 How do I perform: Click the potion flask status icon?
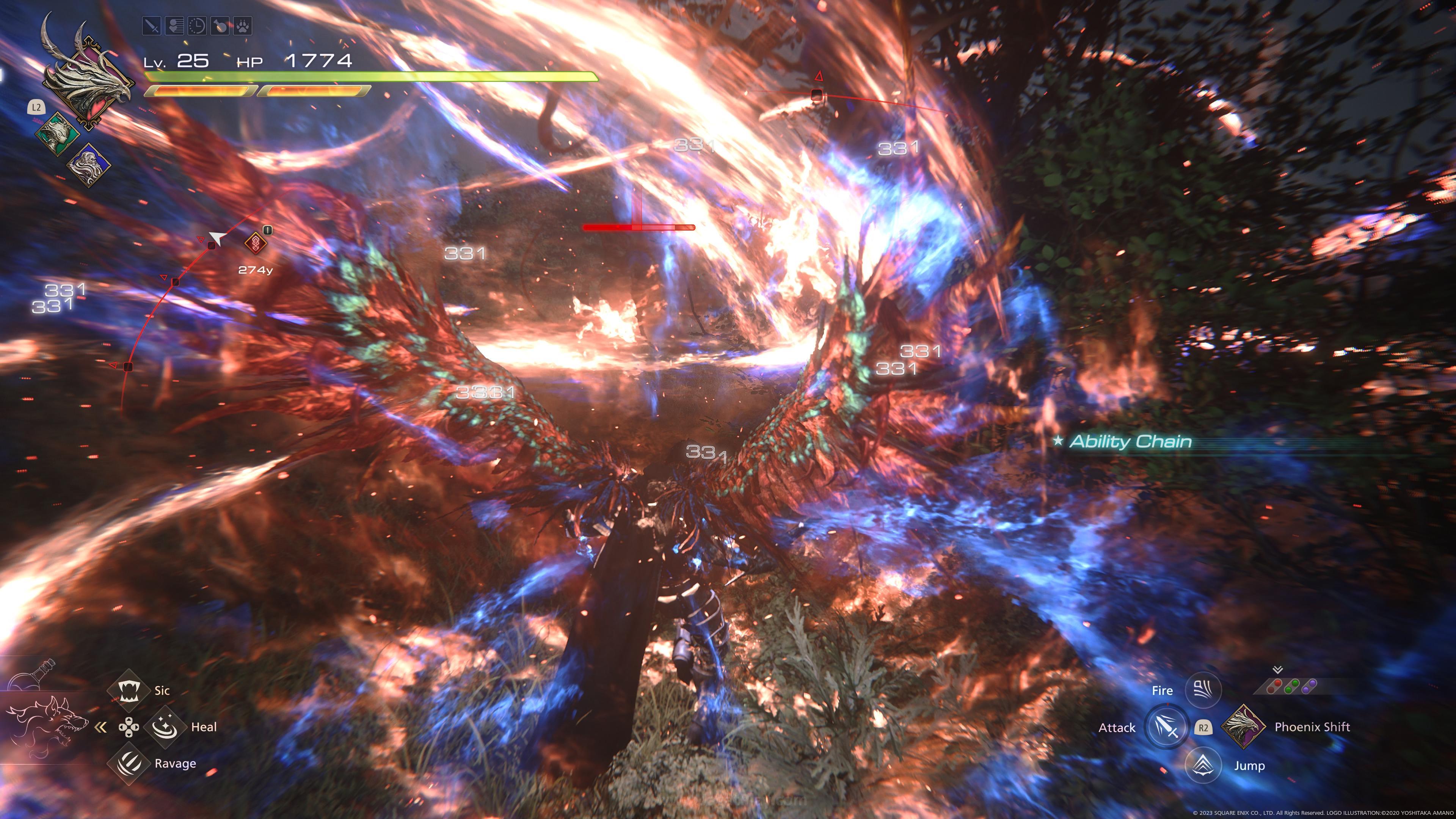(220, 25)
